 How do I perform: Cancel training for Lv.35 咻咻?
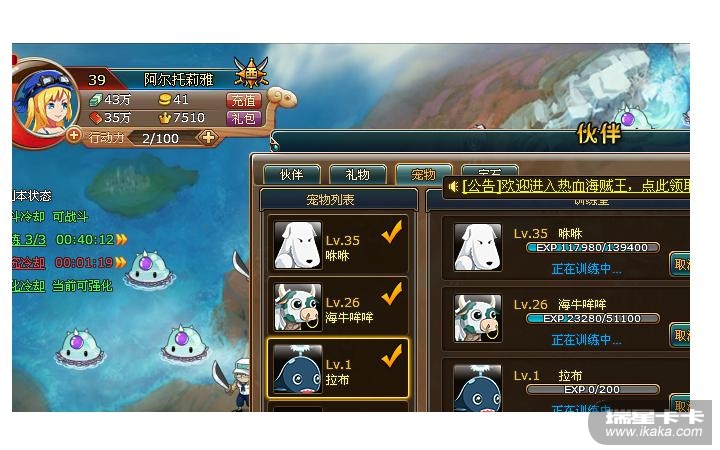click(681, 264)
